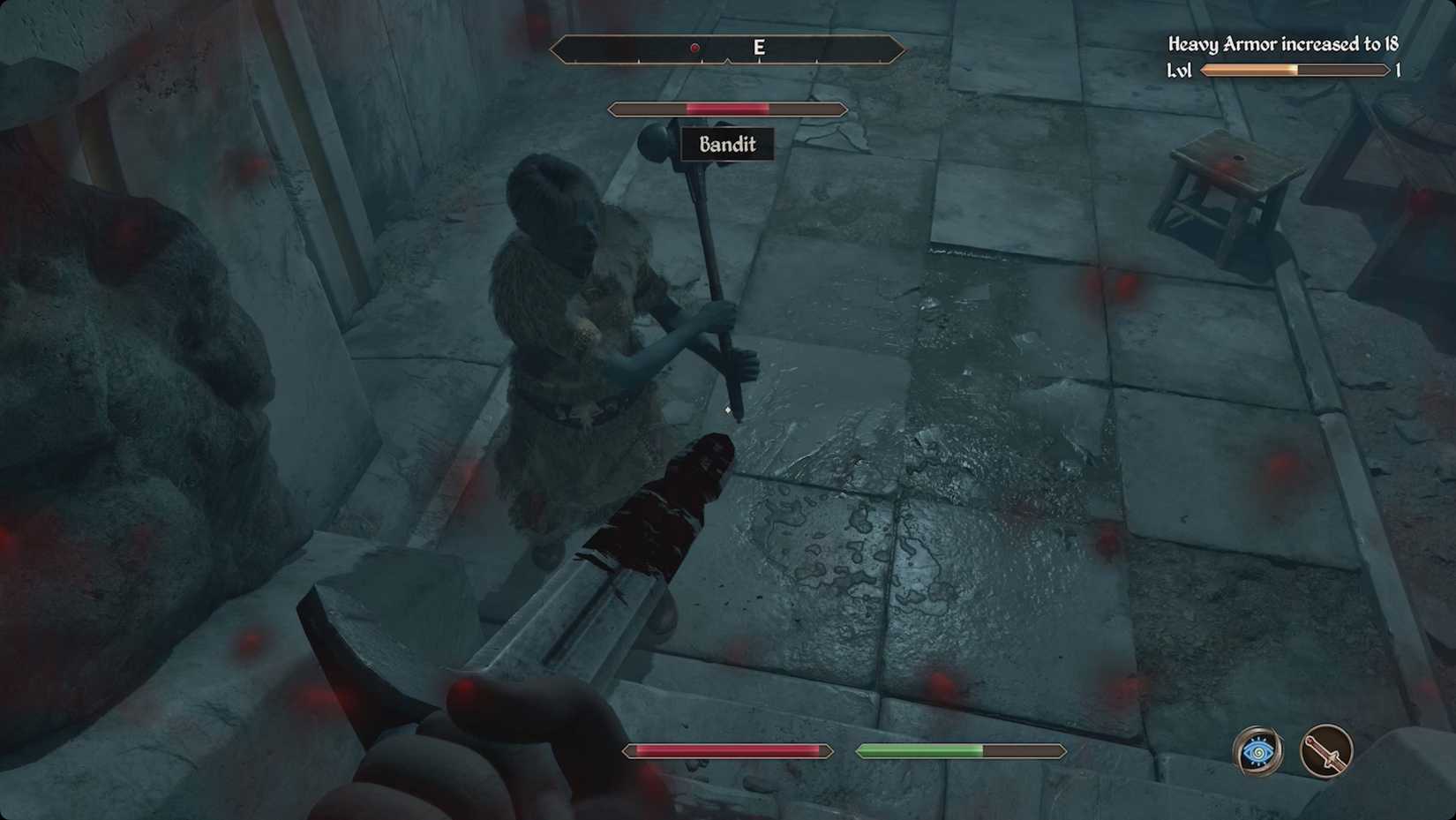Screen dimensions: 1456x820
Task: Click the red pommel on the sword icon
Action: pos(1310,741)
